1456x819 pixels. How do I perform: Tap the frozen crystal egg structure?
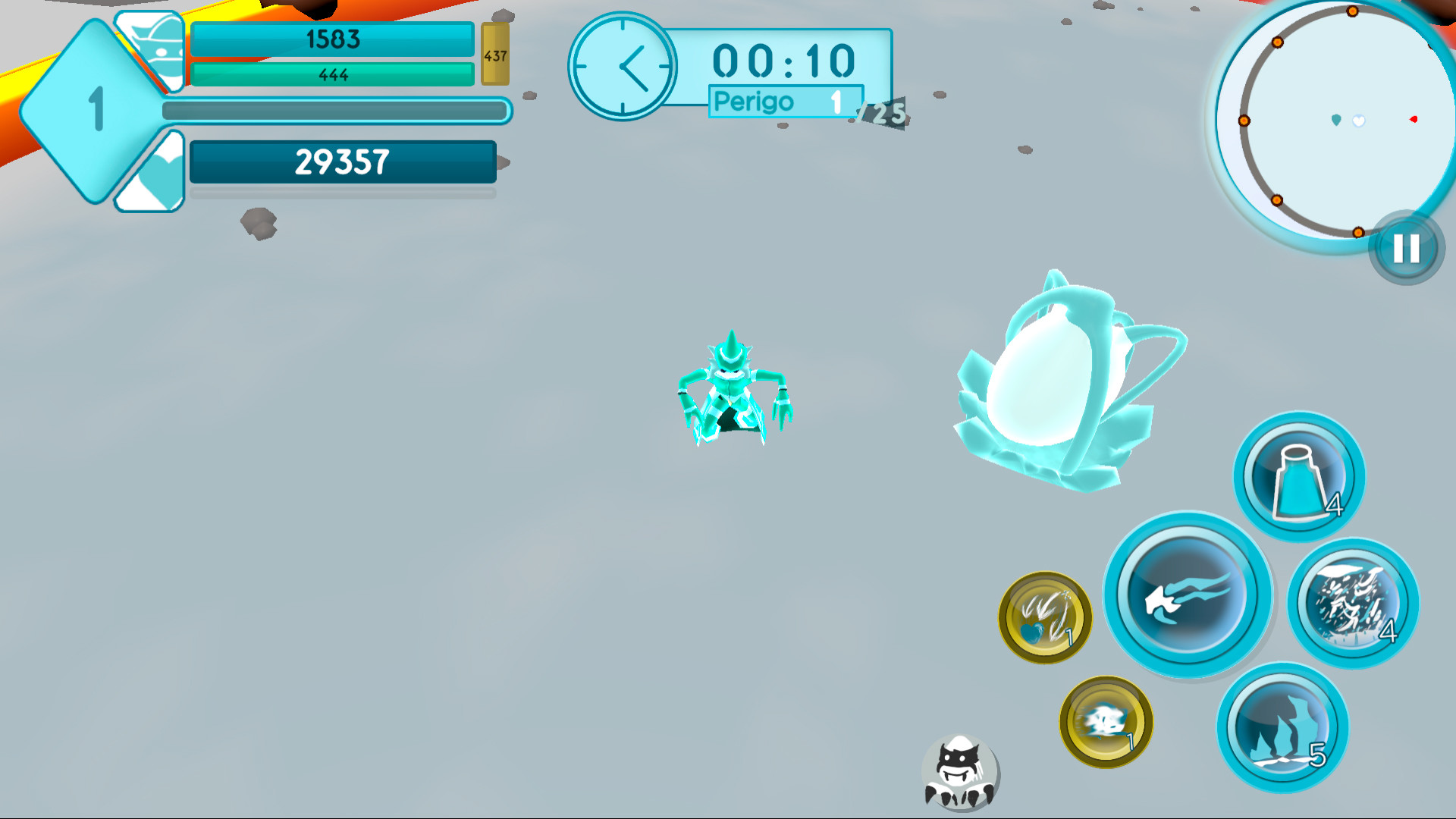1062,379
